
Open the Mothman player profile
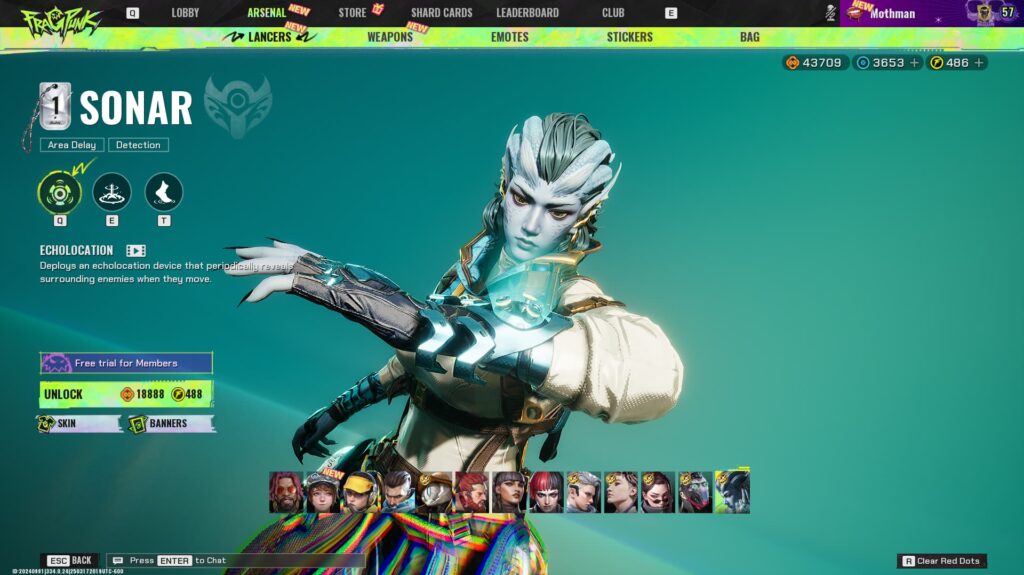[x=892, y=13]
